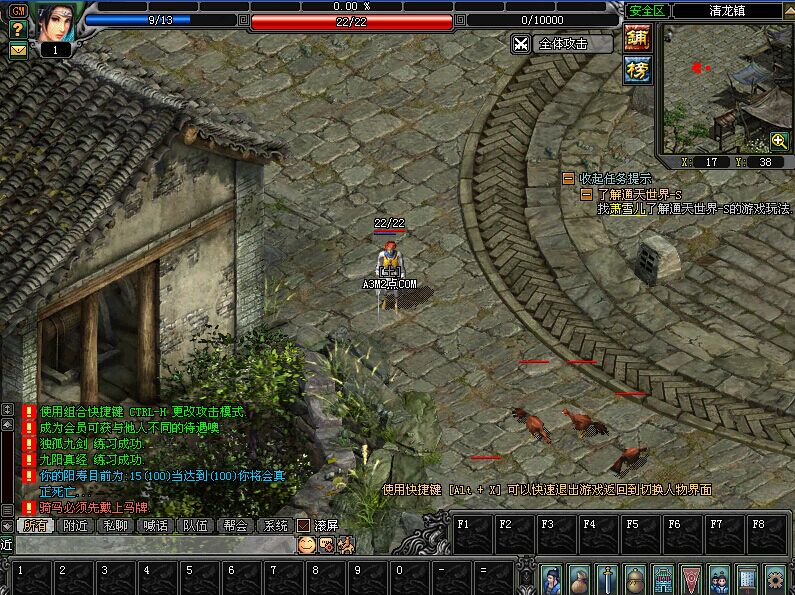Toggle the 滚屏 scroll checkbox
This screenshot has width=795, height=595.
(x=303, y=525)
